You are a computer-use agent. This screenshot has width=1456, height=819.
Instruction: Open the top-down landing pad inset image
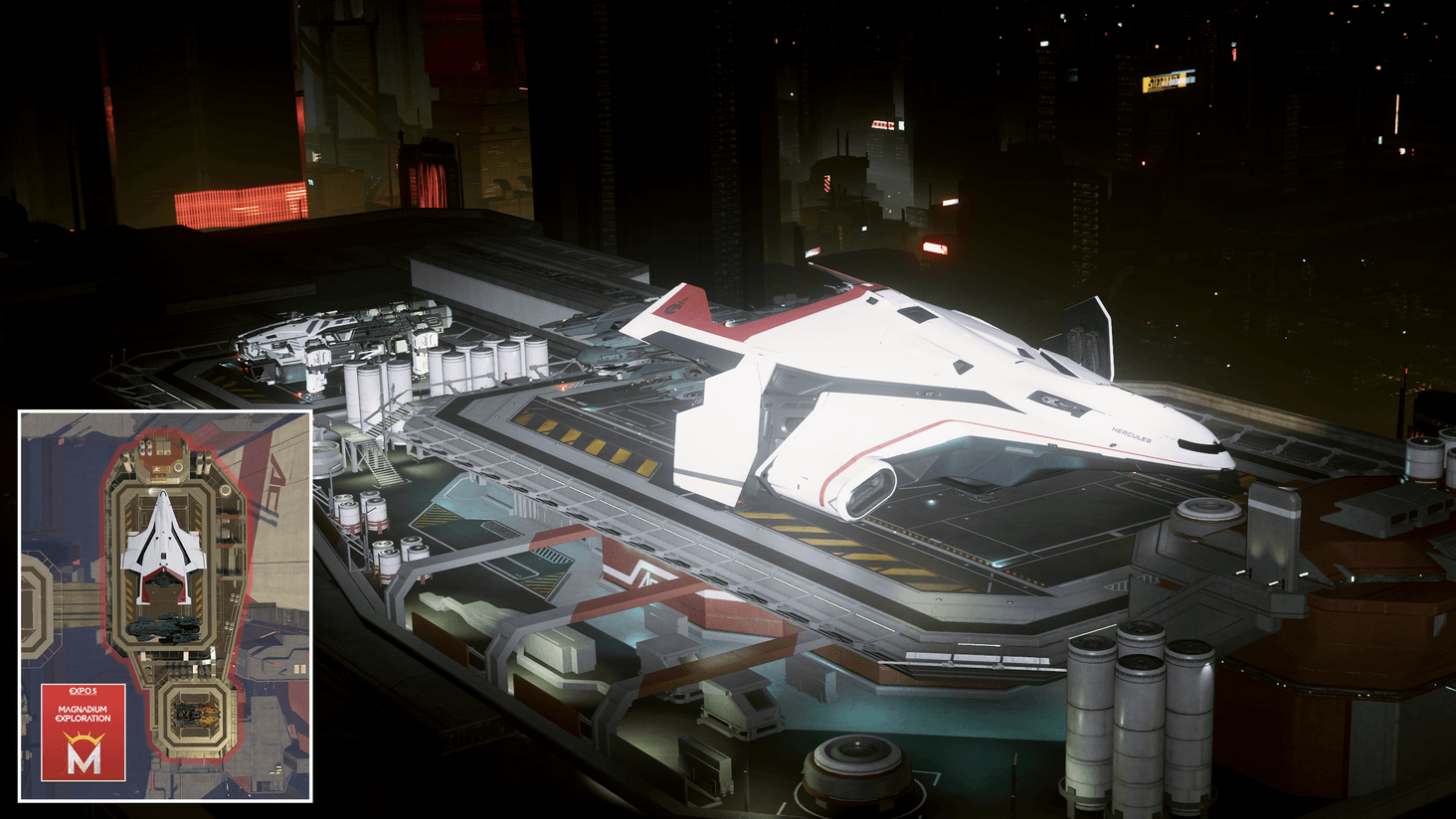pyautogui.click(x=165, y=605)
